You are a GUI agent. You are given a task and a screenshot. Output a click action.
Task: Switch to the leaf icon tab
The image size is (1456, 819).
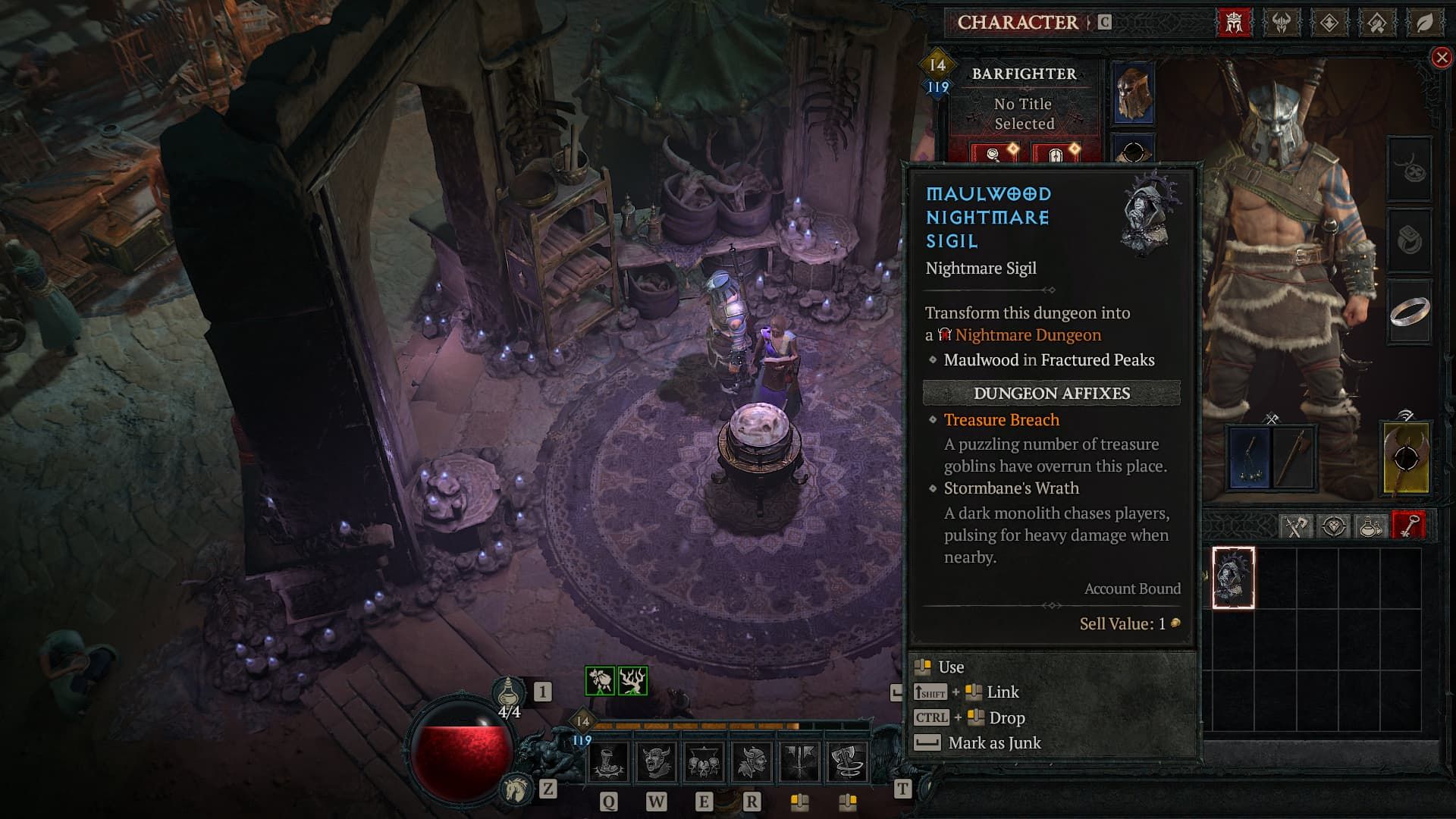(x=1424, y=23)
